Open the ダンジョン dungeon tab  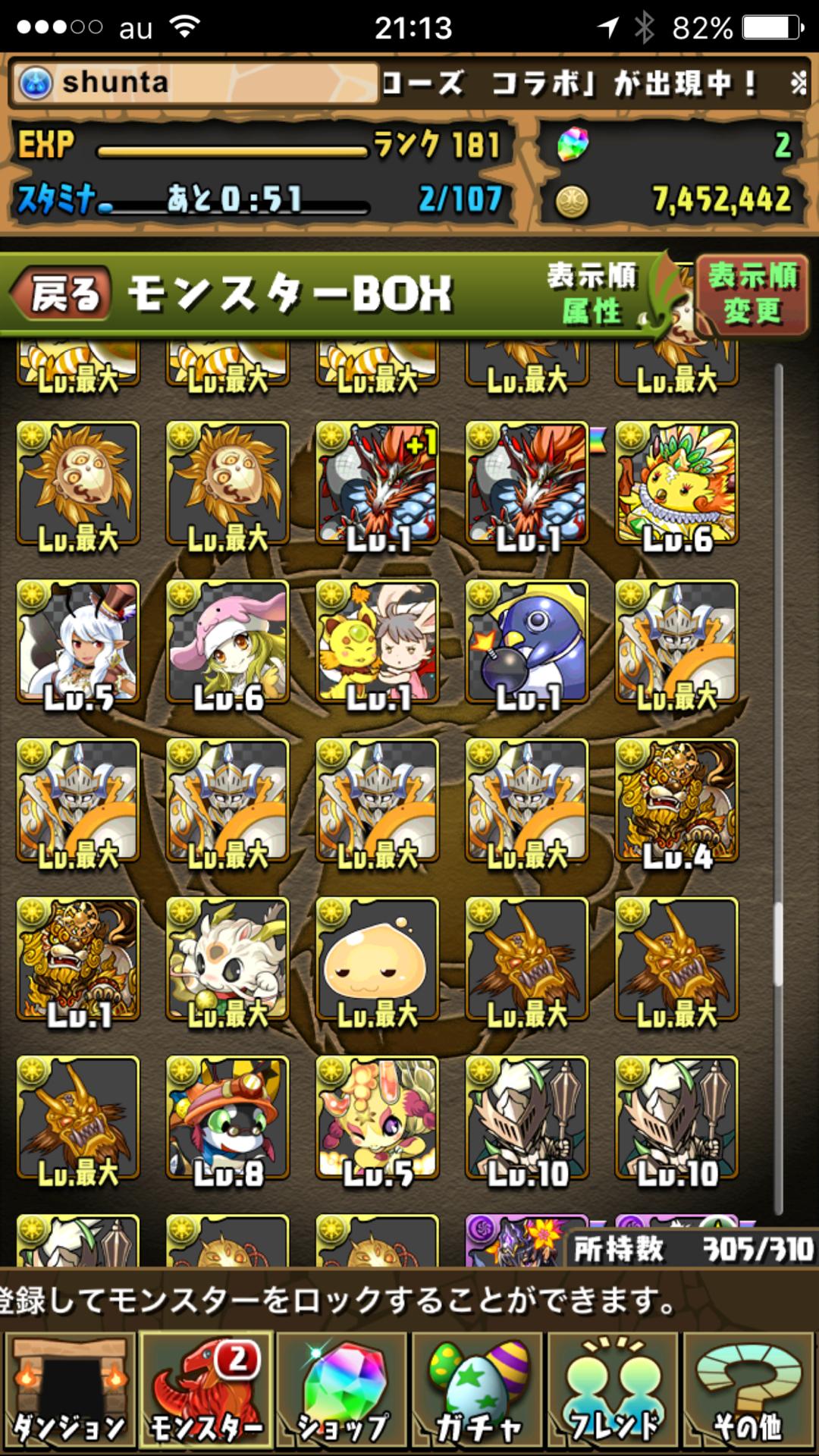tap(70, 1392)
